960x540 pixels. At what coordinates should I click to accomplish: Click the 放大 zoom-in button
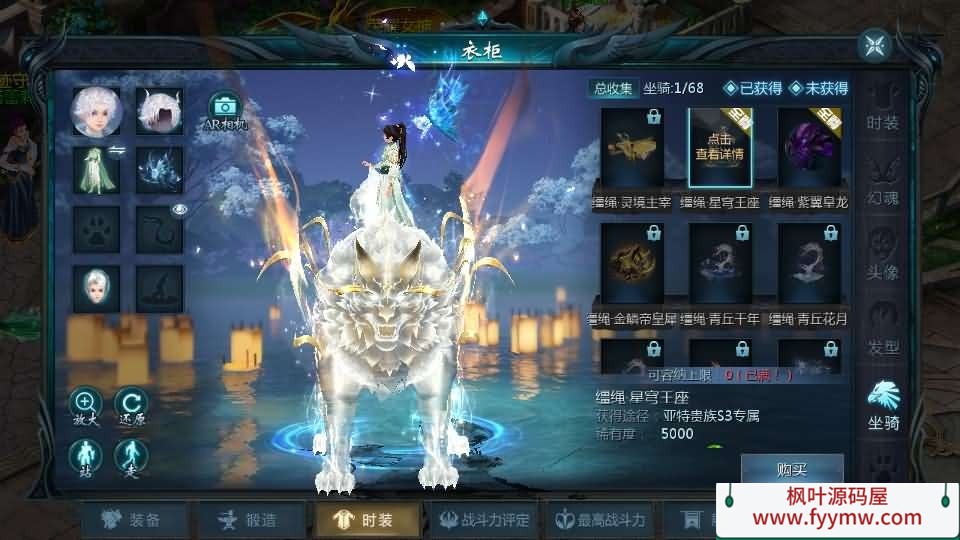coord(85,406)
